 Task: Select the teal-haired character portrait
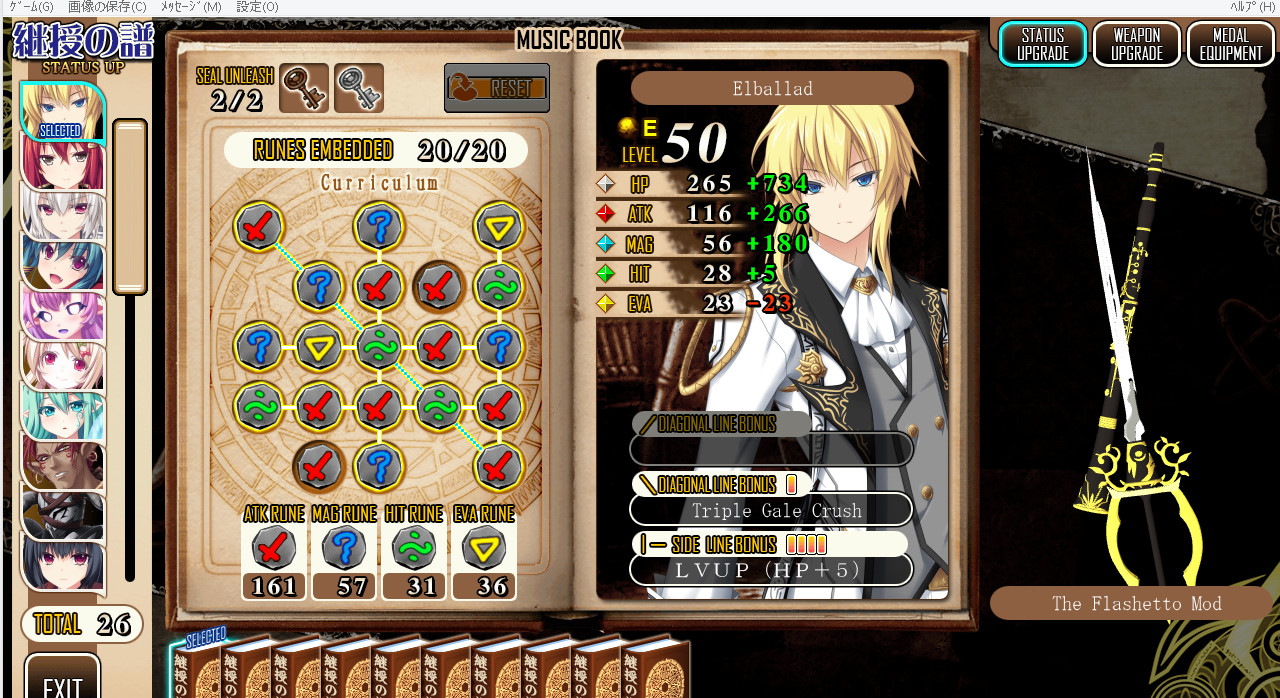pyautogui.click(x=62, y=415)
